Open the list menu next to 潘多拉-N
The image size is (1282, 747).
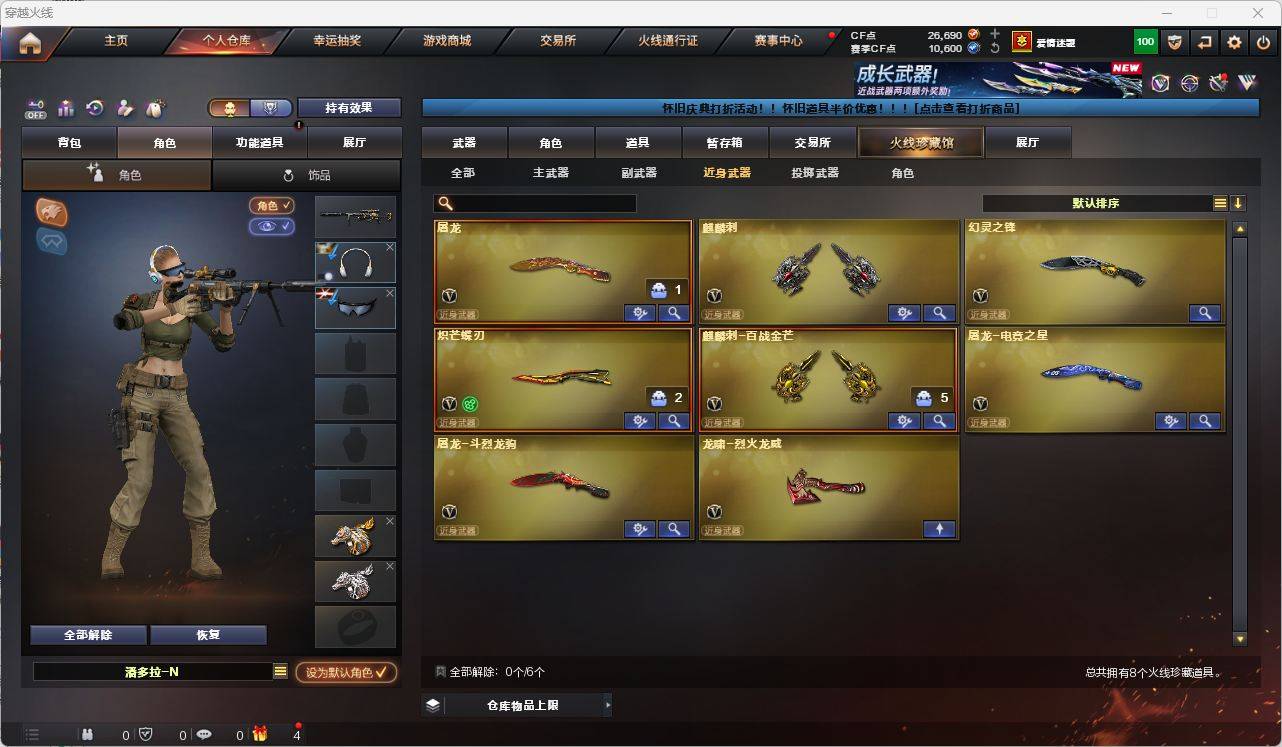[x=281, y=671]
